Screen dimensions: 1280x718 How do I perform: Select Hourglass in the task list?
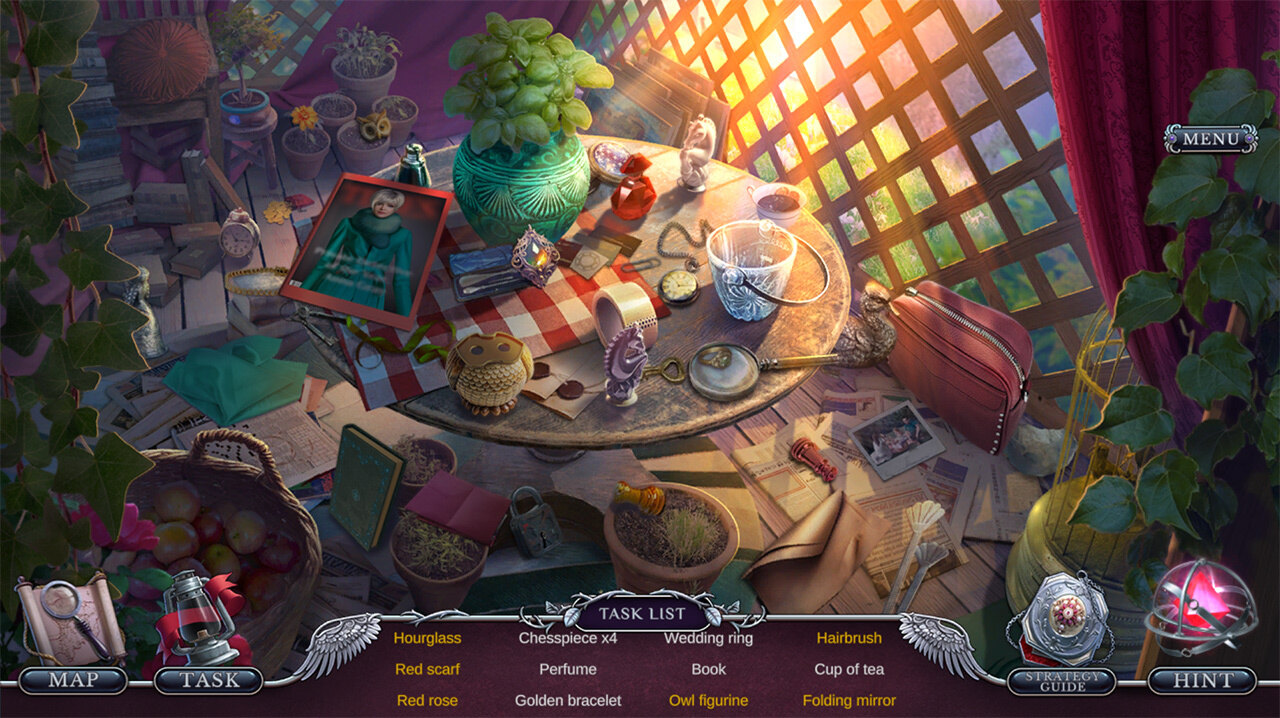coord(427,638)
